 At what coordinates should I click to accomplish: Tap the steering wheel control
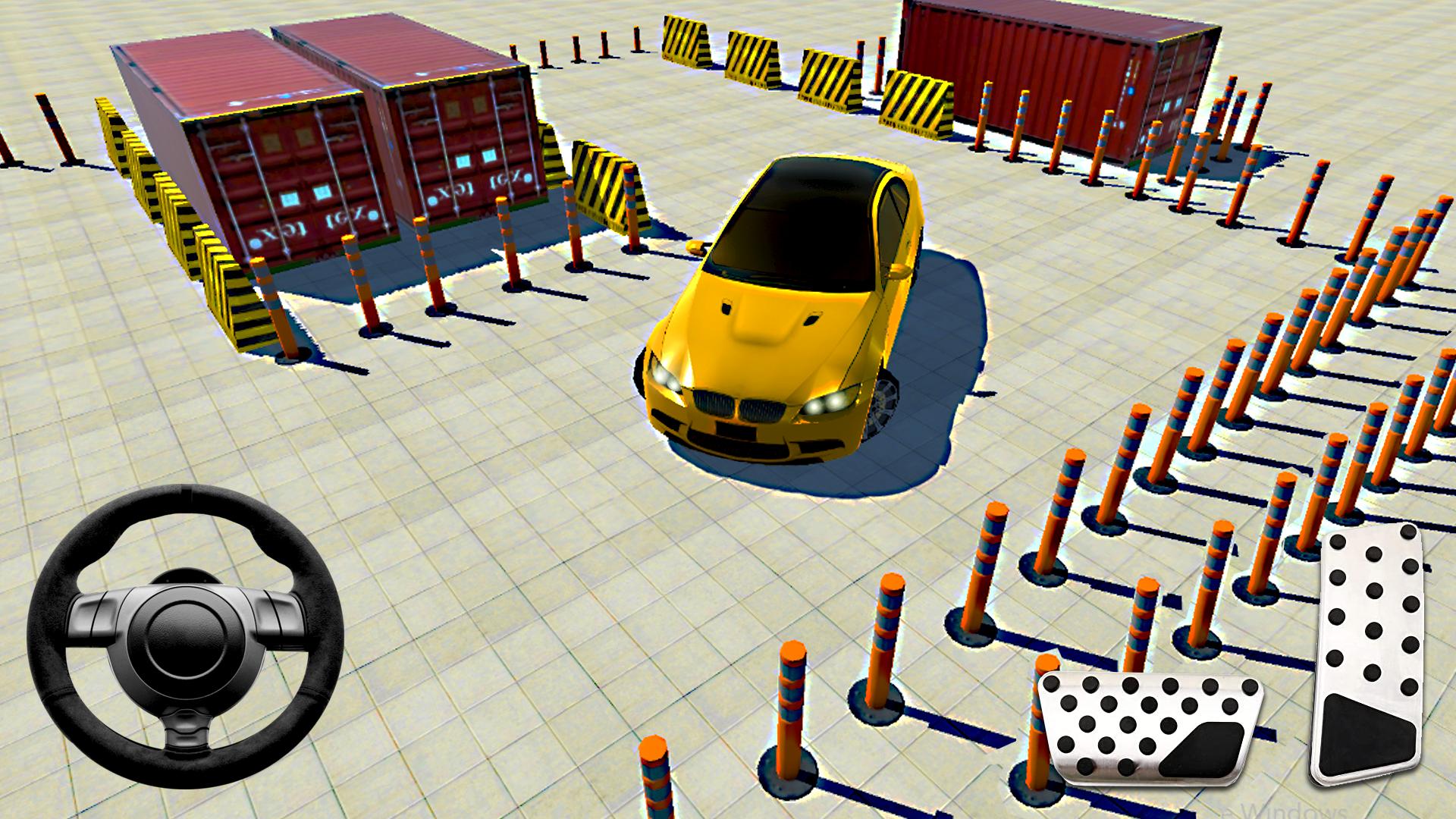click(185, 634)
